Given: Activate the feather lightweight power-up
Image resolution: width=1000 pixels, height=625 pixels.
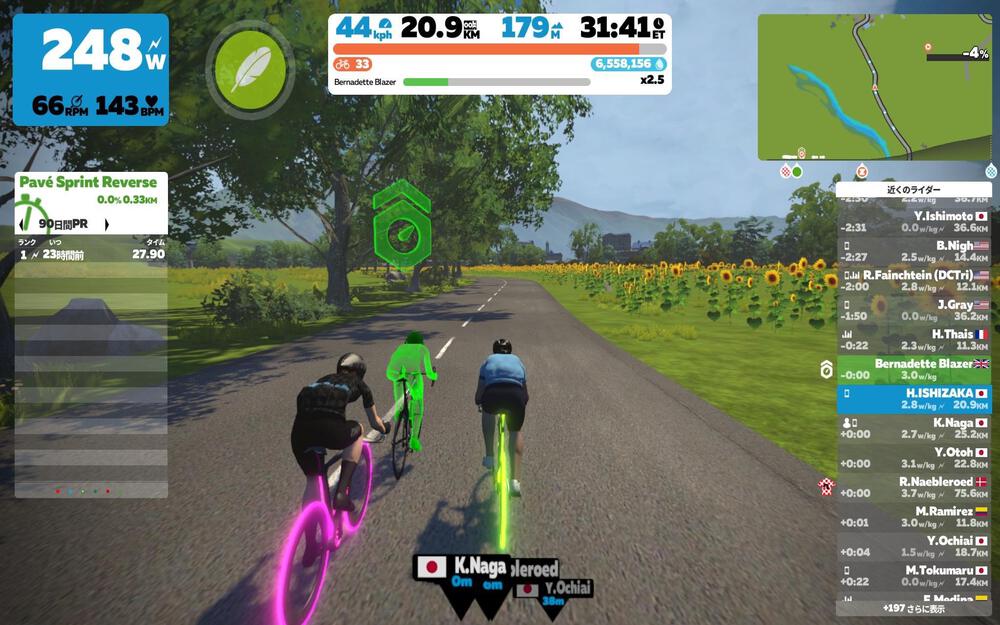Looking at the screenshot, I should (x=245, y=69).
